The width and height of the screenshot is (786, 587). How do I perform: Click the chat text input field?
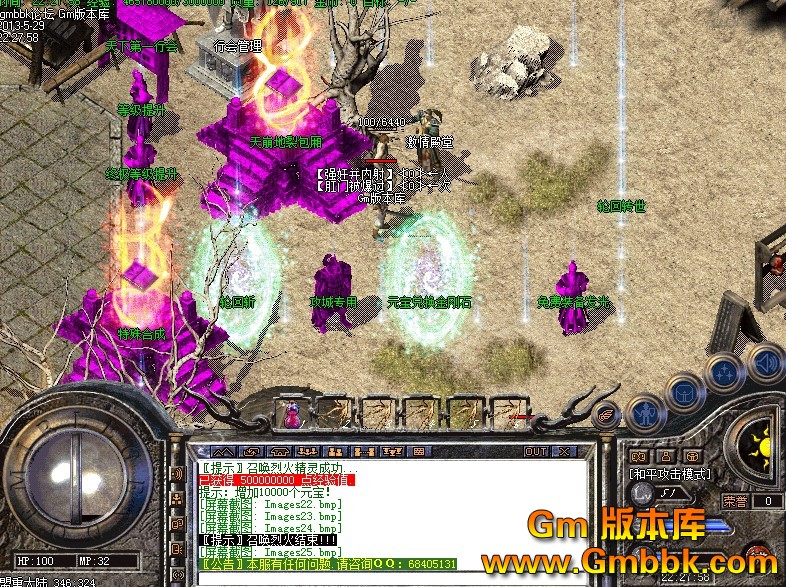[x=380, y=579]
